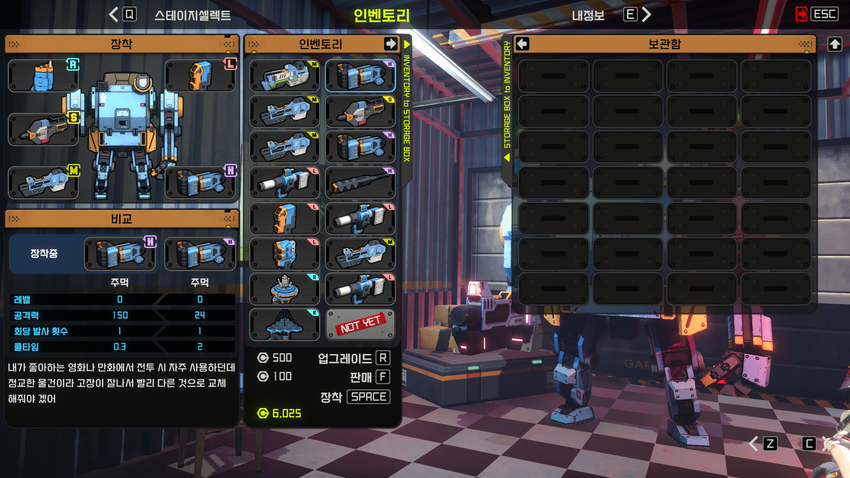This screenshot has height=478, width=850.
Task: Exit via the red door icon
Action: point(801,15)
